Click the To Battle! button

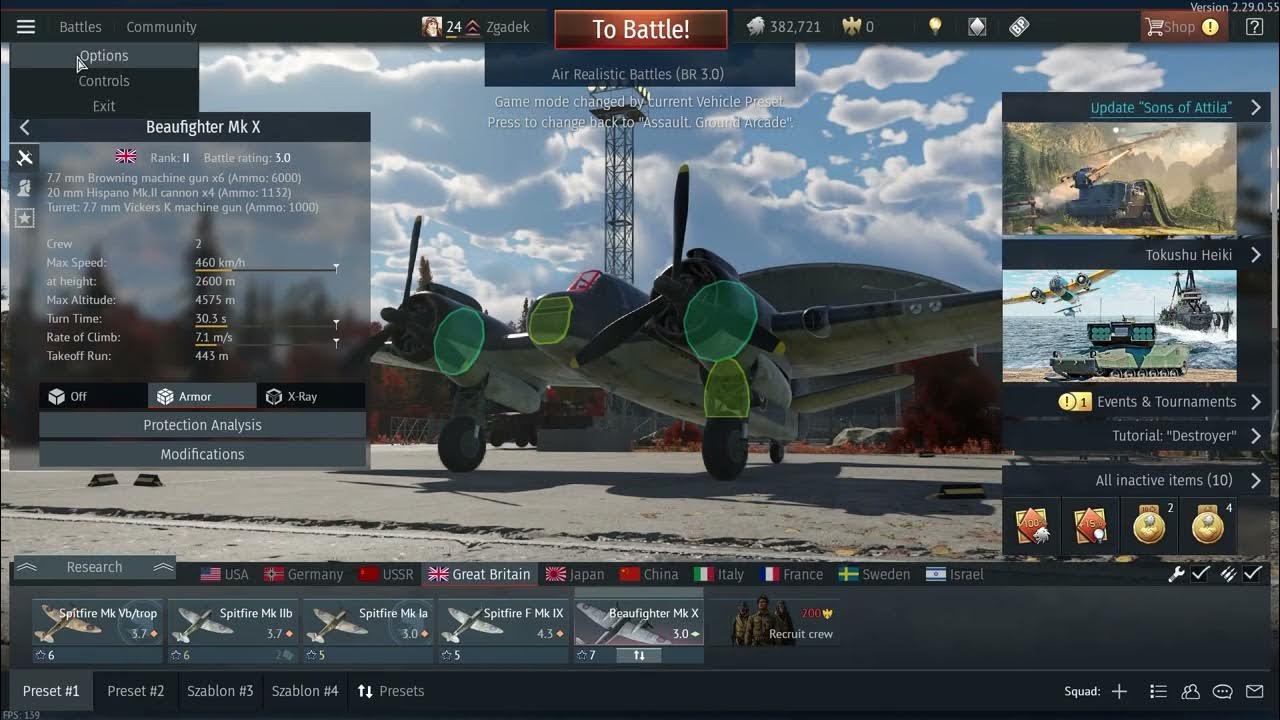640,29
